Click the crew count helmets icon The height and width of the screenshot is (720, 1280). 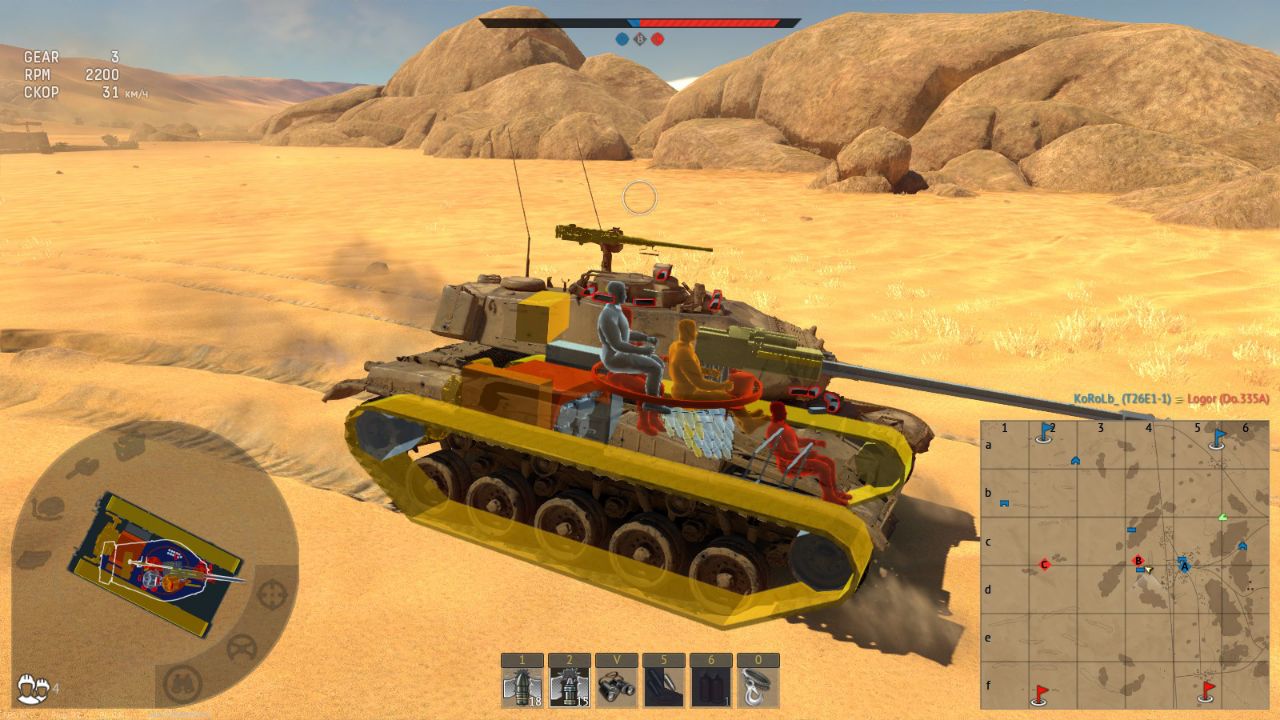click(33, 687)
